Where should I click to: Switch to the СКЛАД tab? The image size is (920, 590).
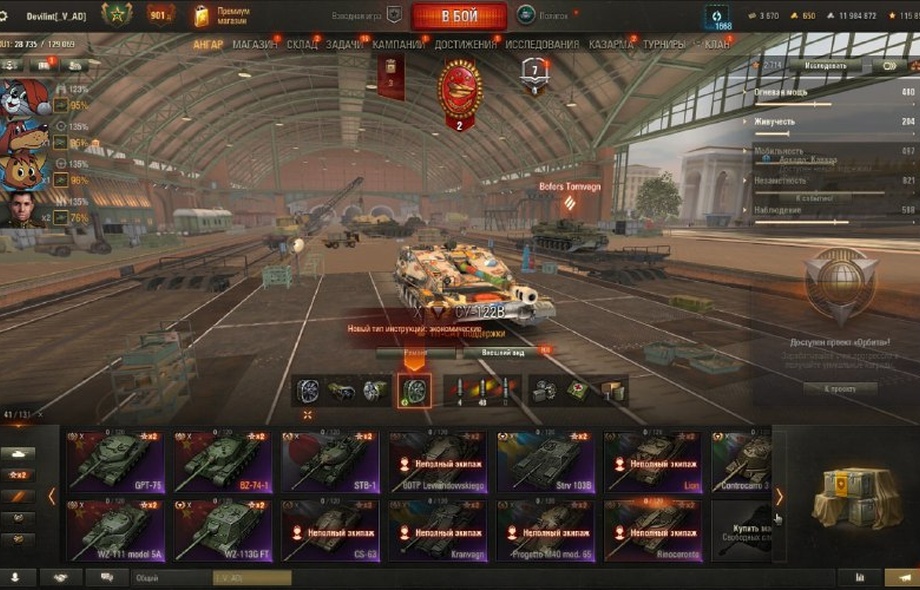(301, 45)
